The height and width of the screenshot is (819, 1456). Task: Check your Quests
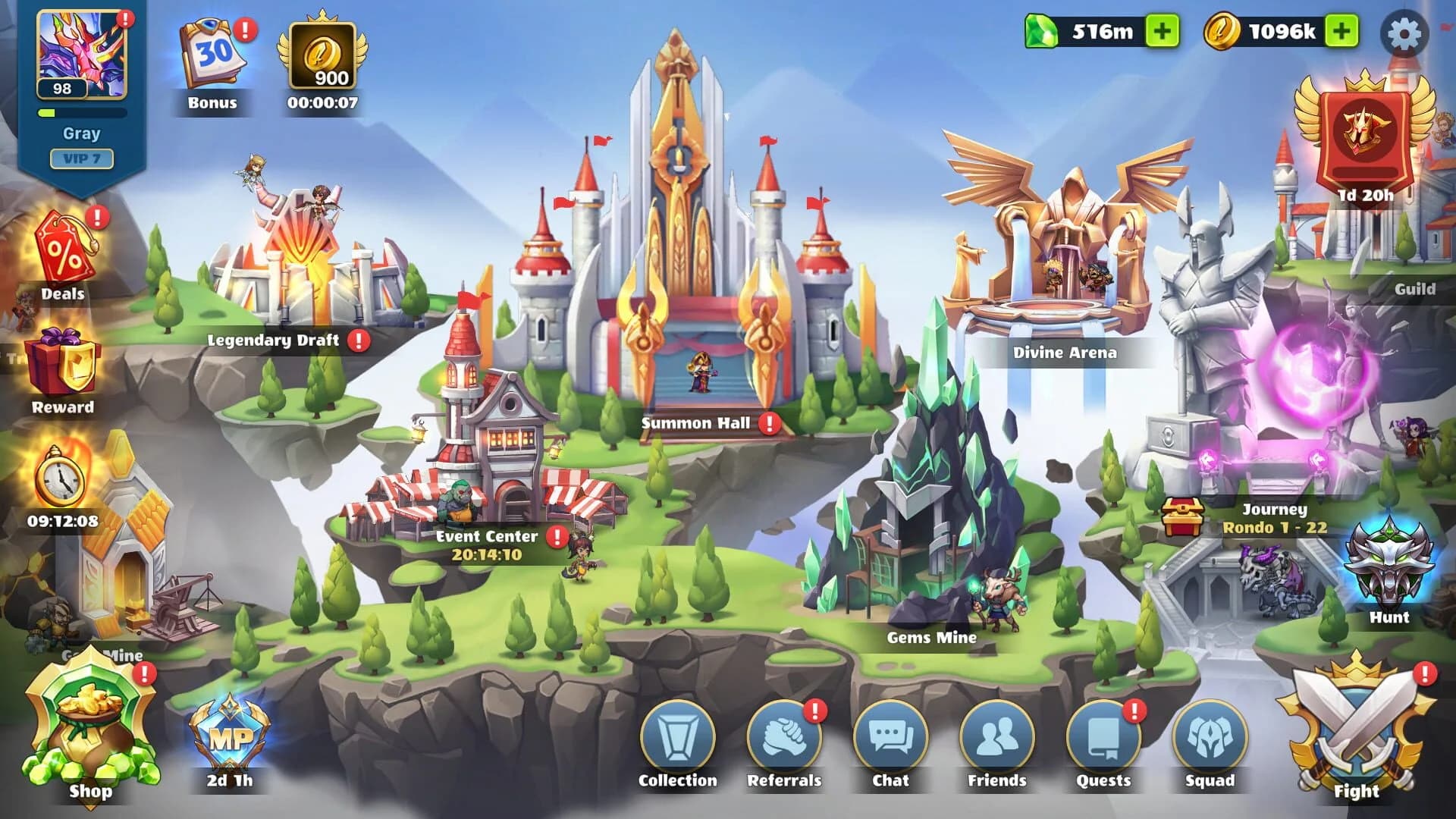(1102, 735)
